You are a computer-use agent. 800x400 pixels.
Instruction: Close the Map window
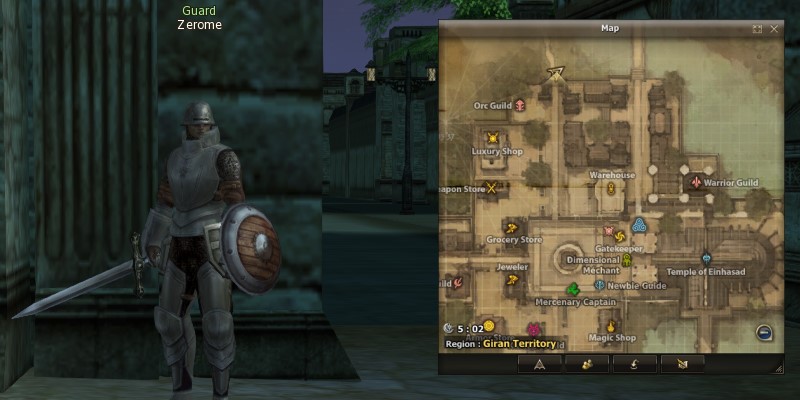pos(774,29)
